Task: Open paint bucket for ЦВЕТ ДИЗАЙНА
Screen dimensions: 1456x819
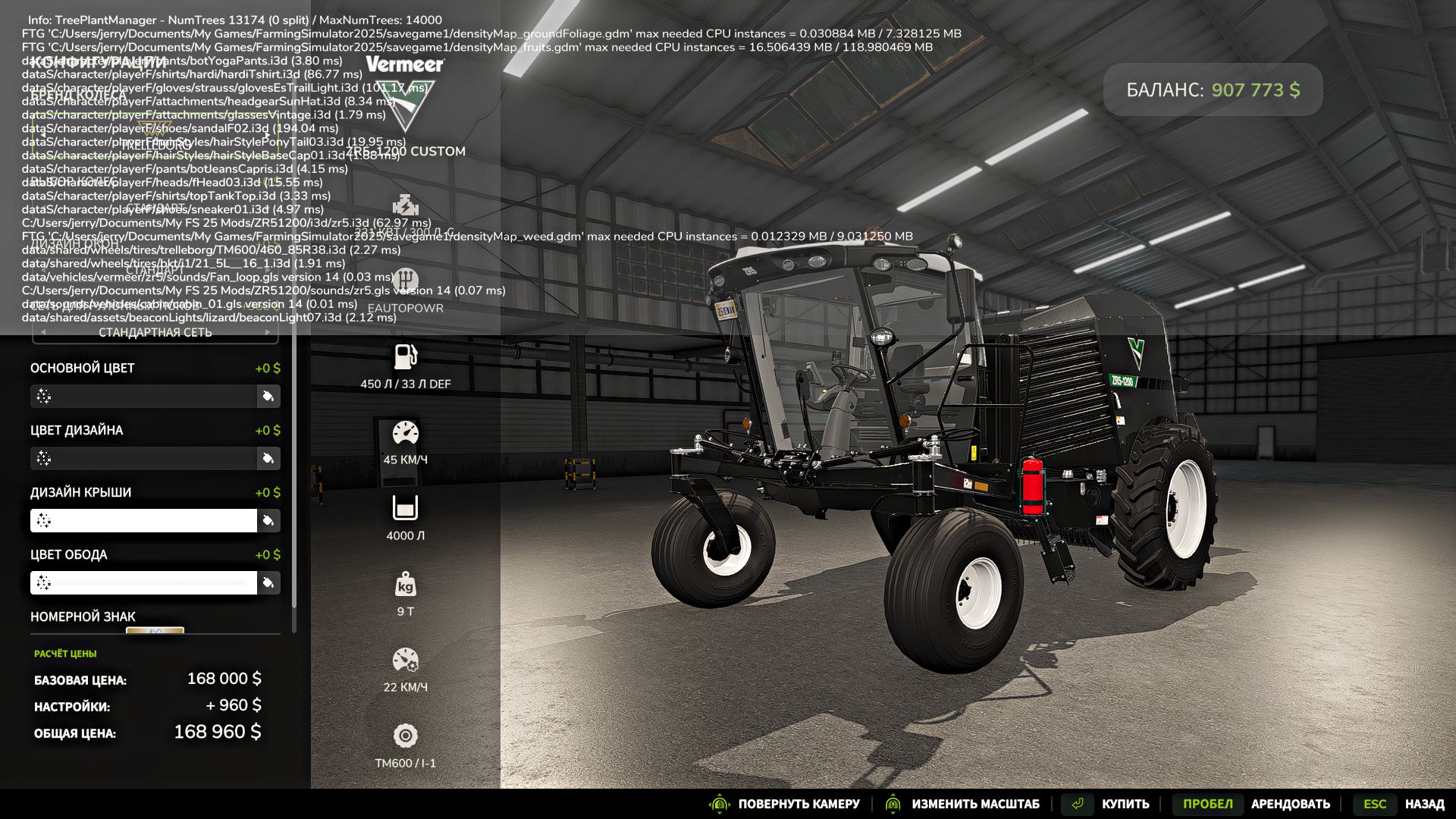Action: click(x=268, y=458)
